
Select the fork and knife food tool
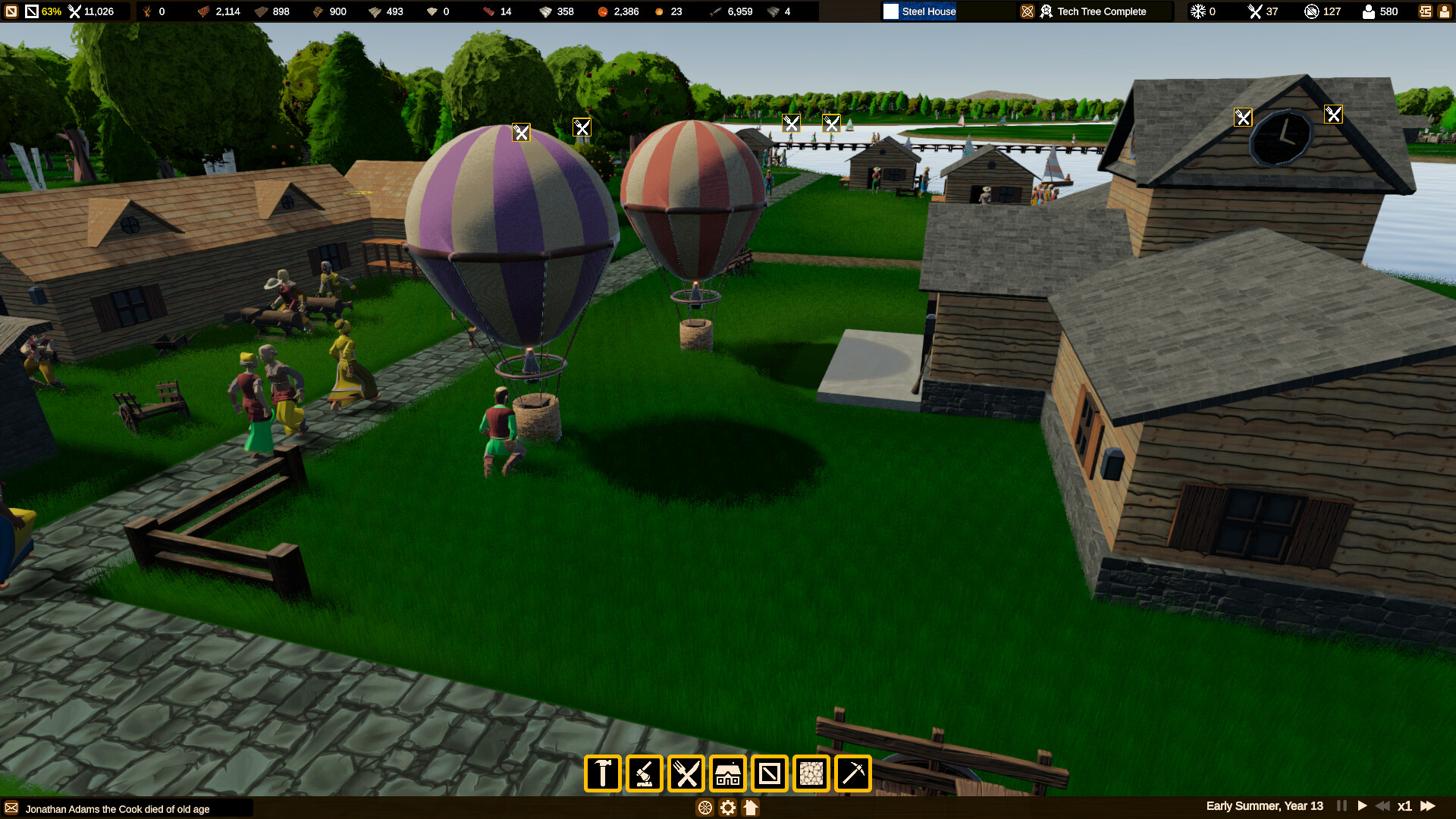[687, 773]
